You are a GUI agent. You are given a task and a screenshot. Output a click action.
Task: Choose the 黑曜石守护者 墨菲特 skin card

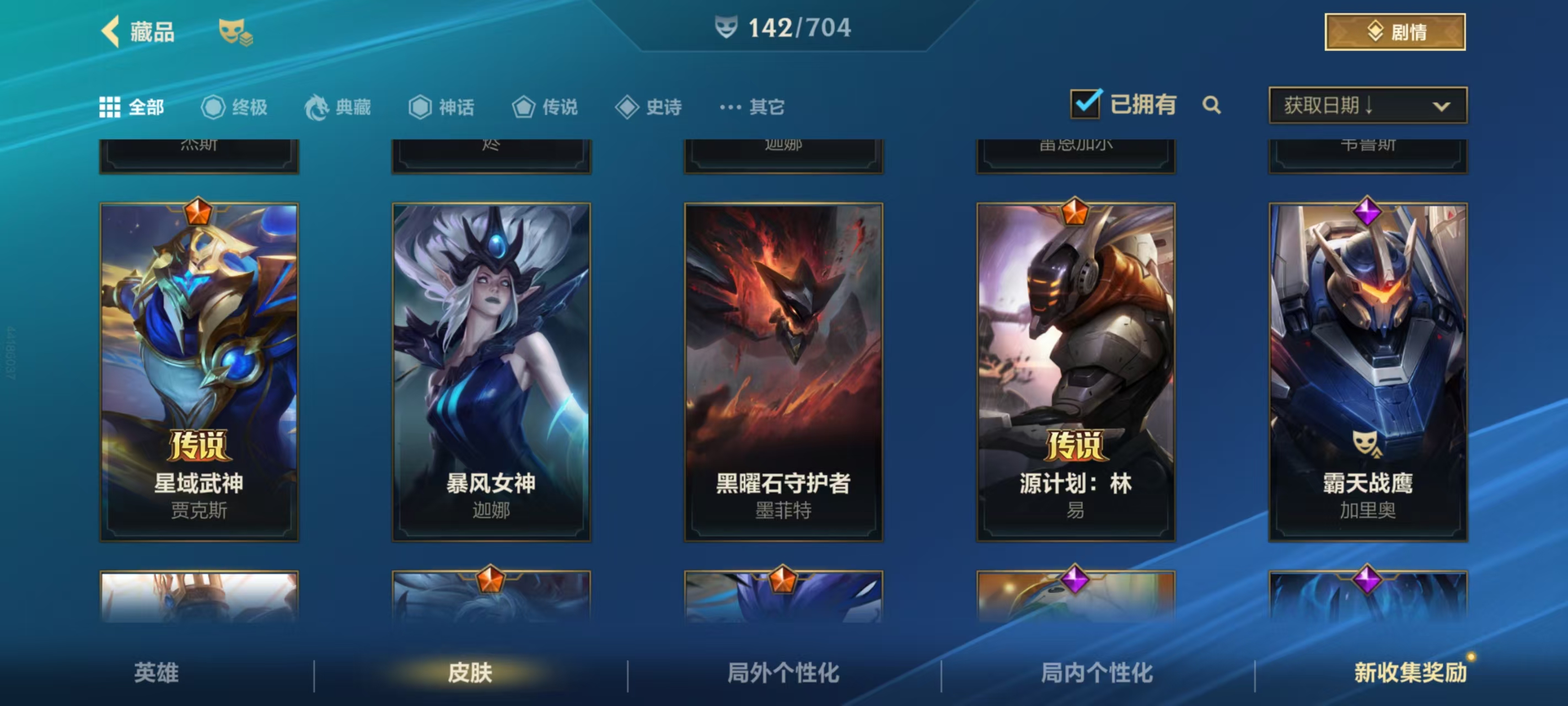click(x=783, y=372)
